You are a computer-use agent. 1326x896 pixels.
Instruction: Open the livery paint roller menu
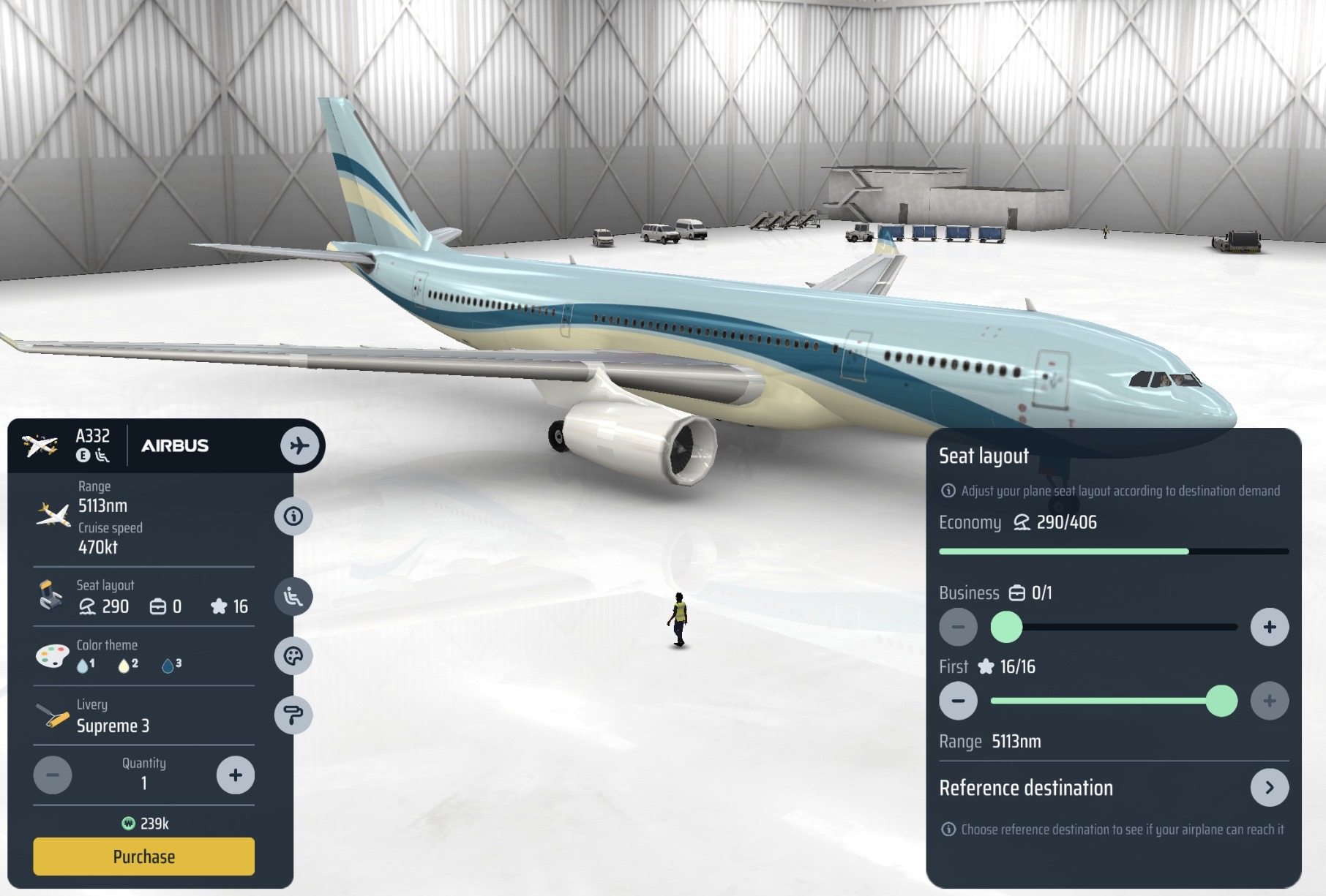point(293,715)
